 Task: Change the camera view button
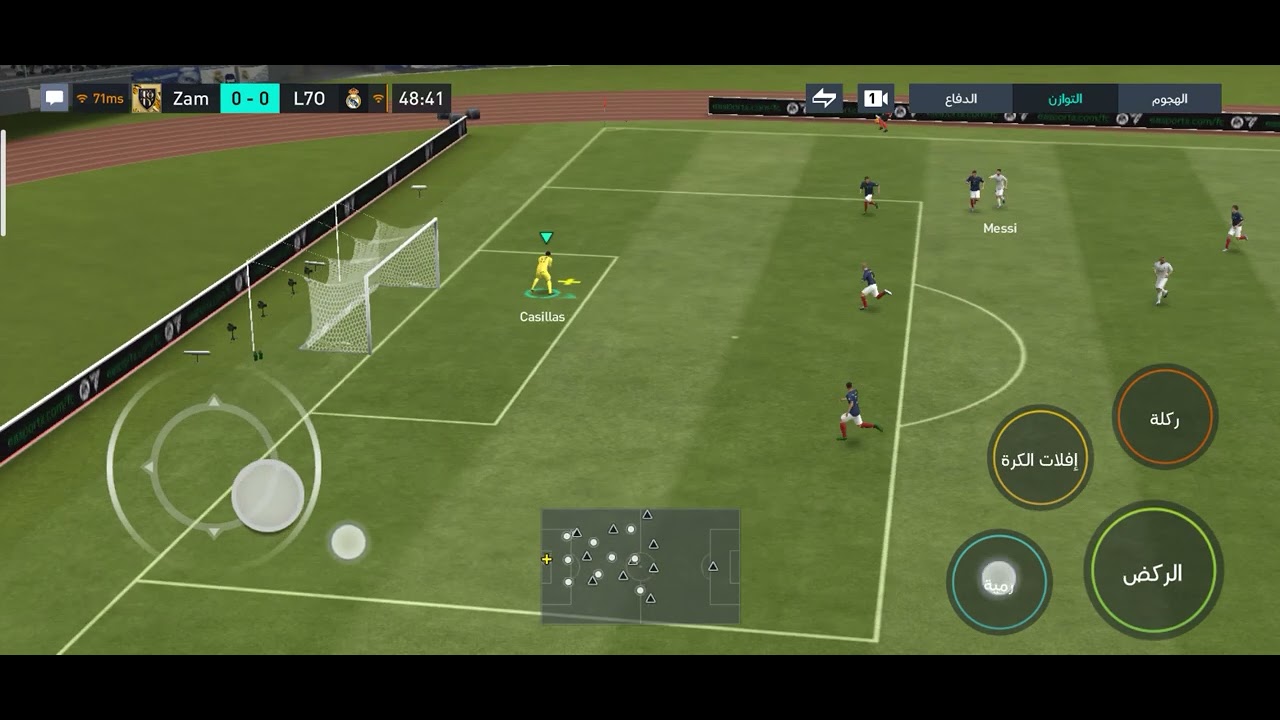875,98
